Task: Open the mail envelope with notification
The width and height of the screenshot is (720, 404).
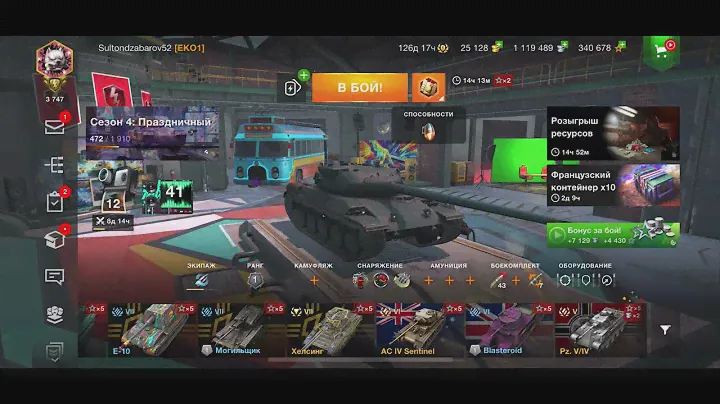Action: [x=54, y=126]
